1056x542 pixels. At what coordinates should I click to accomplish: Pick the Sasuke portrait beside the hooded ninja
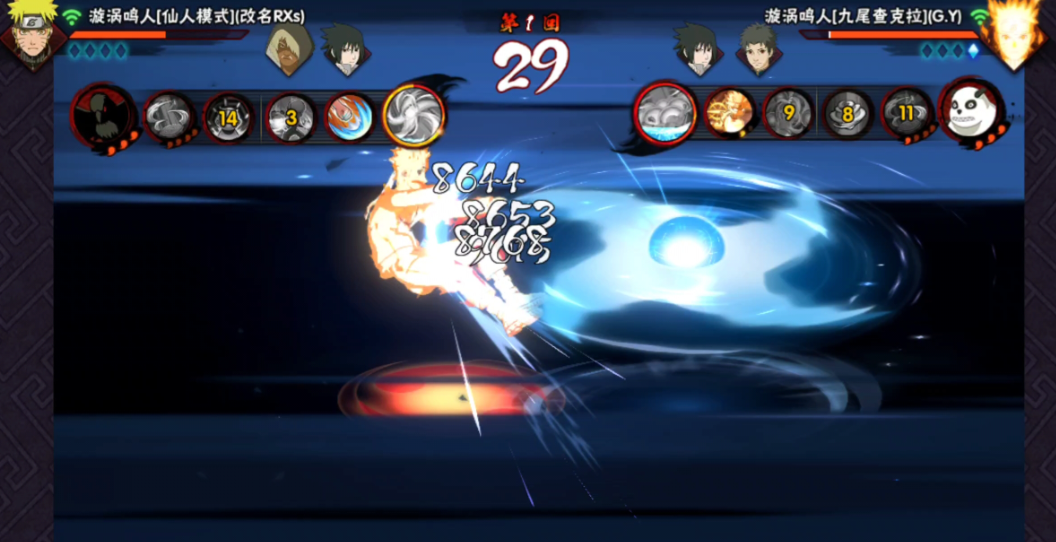(x=343, y=48)
